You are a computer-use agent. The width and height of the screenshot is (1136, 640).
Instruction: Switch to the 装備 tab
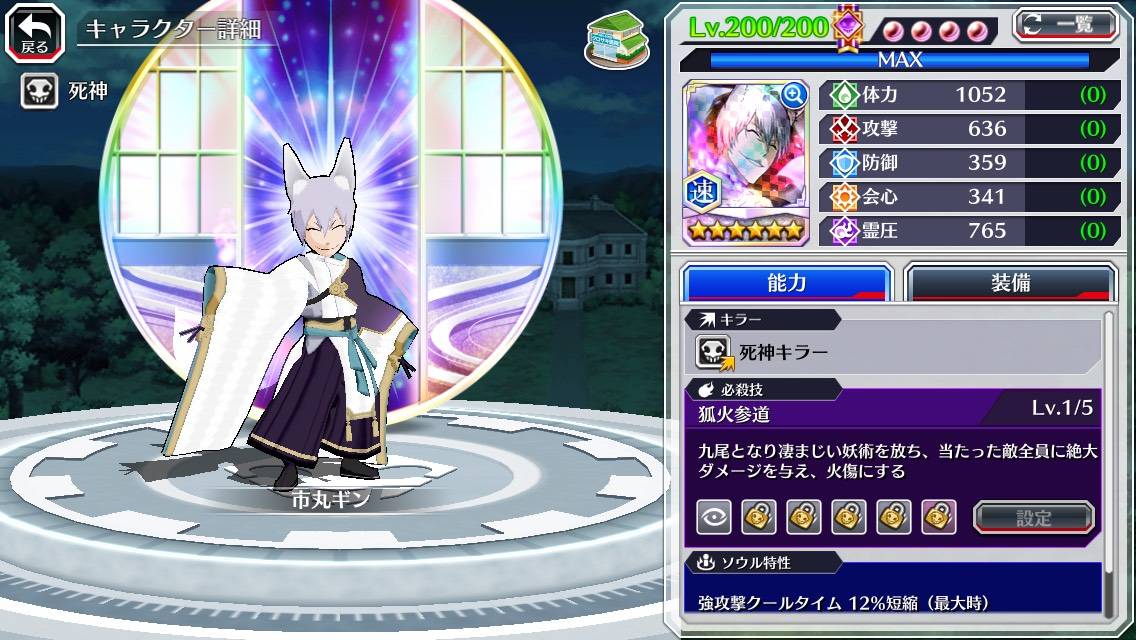(x=1010, y=283)
